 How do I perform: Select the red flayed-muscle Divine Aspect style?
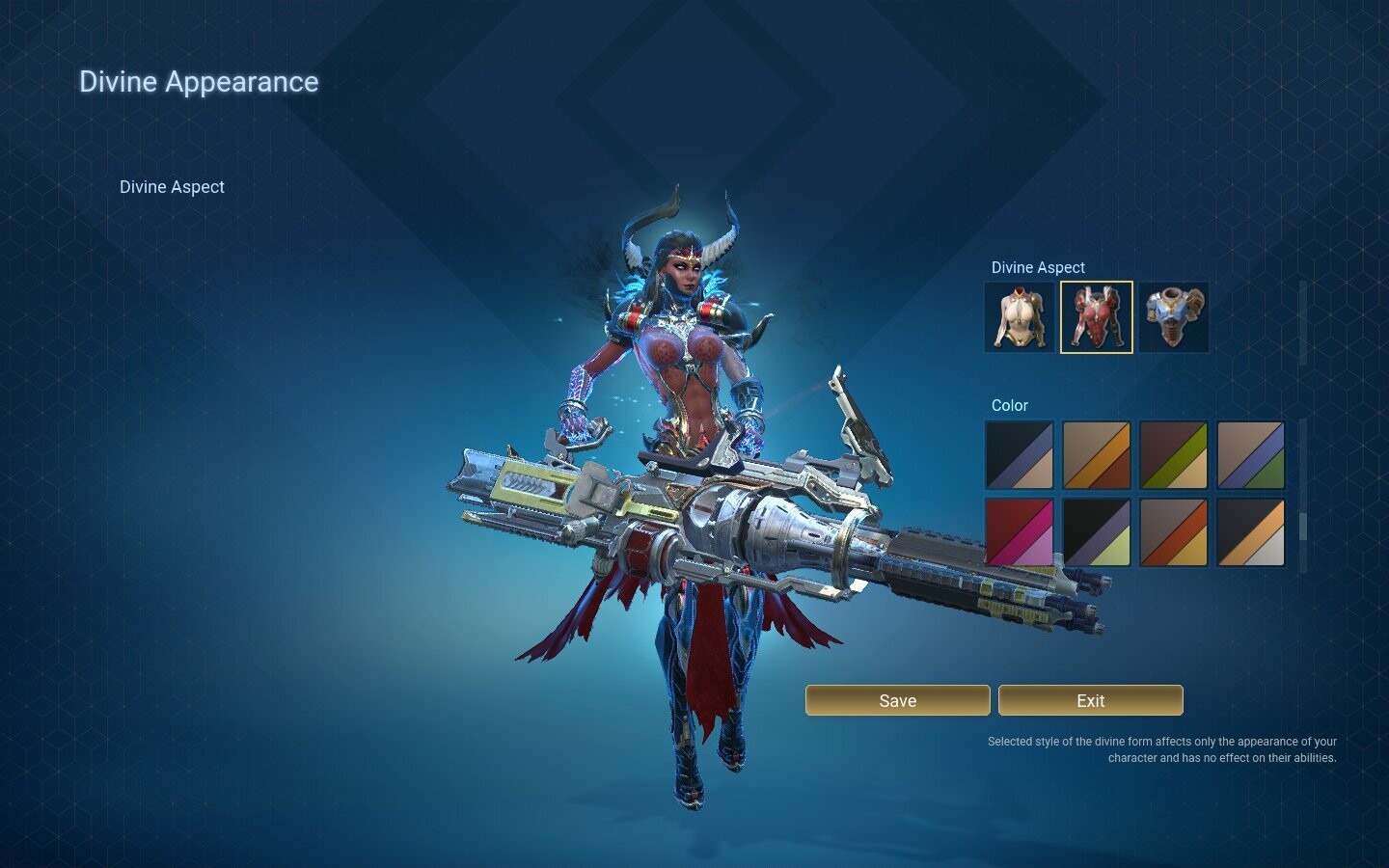(x=1096, y=316)
